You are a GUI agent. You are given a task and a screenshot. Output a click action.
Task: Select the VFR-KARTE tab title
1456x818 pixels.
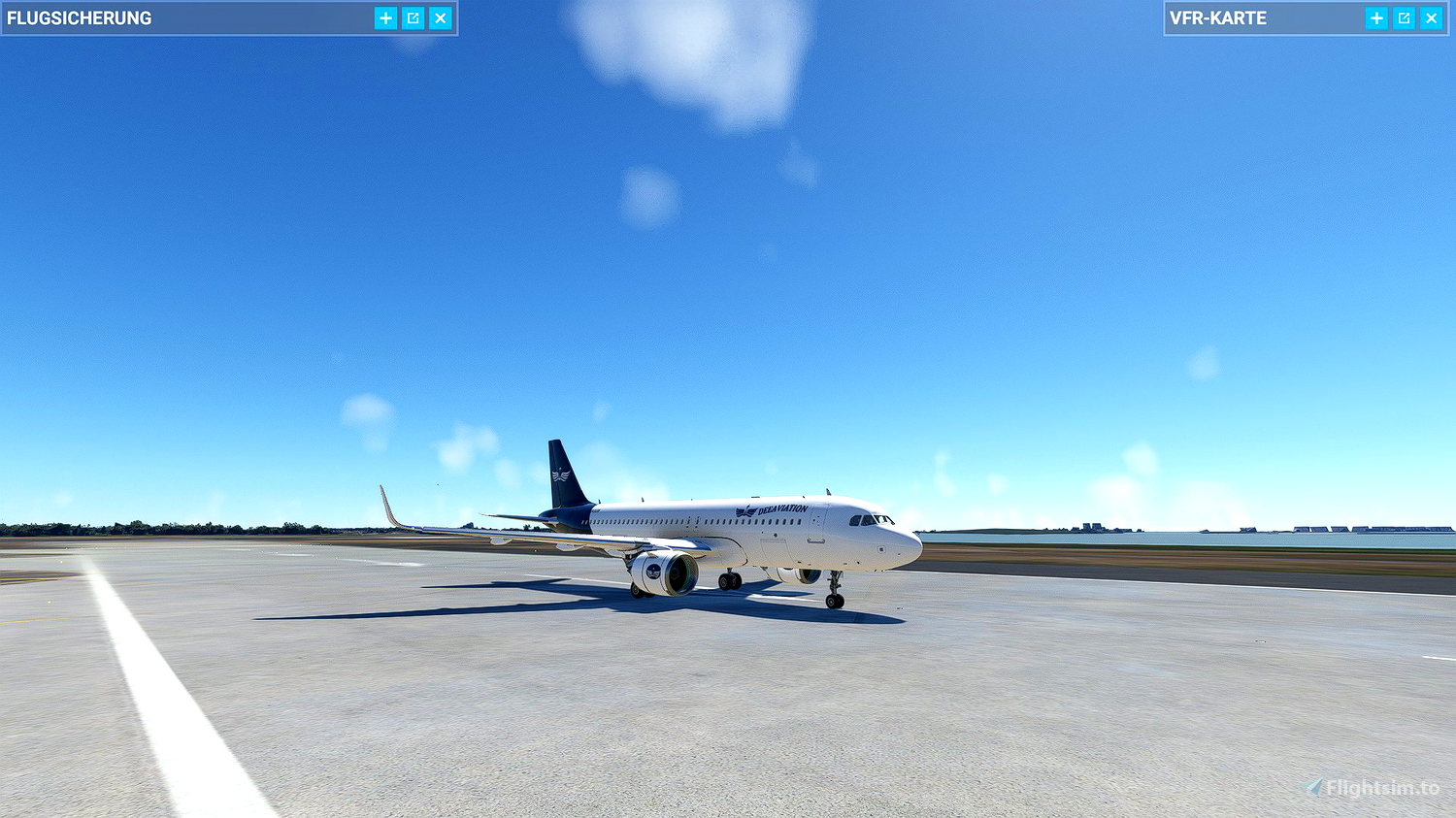pos(1218,17)
